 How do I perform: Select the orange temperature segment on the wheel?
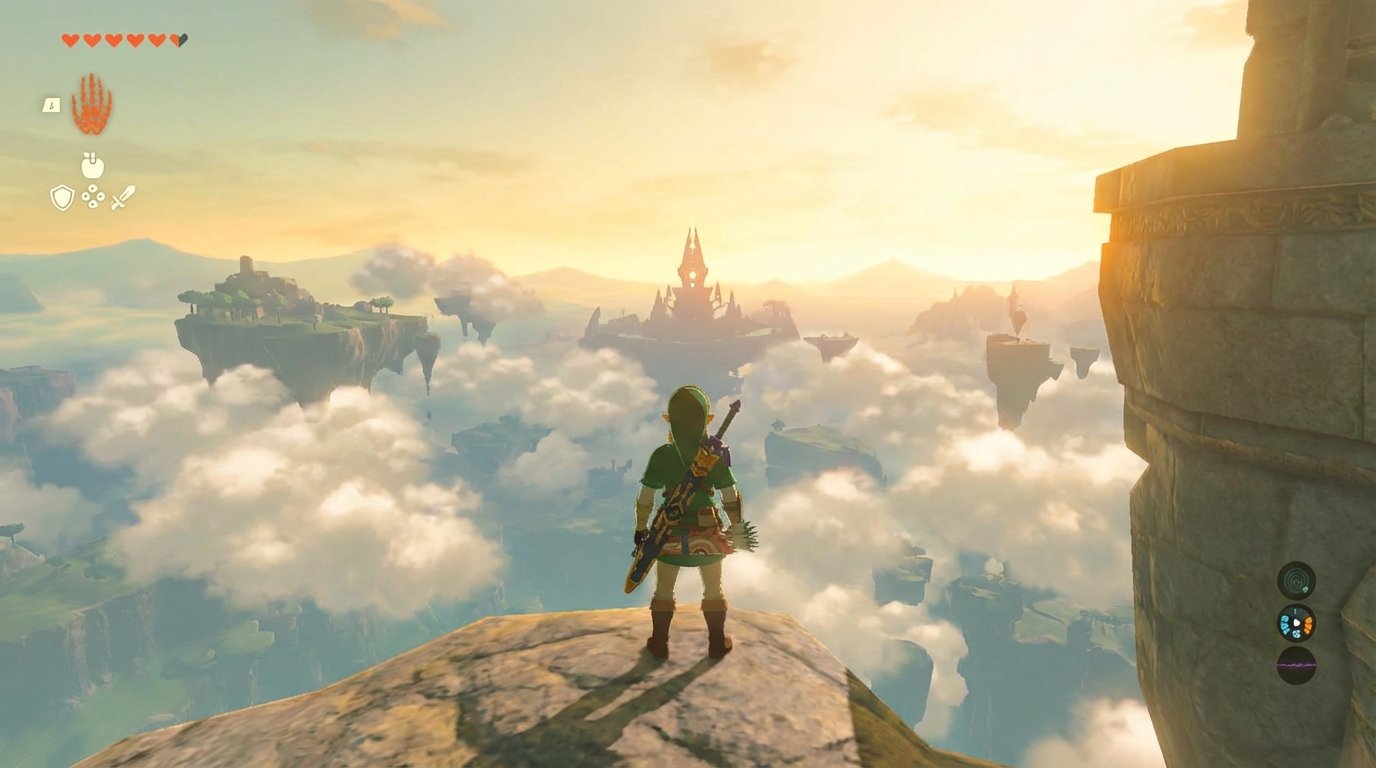(x=1308, y=624)
